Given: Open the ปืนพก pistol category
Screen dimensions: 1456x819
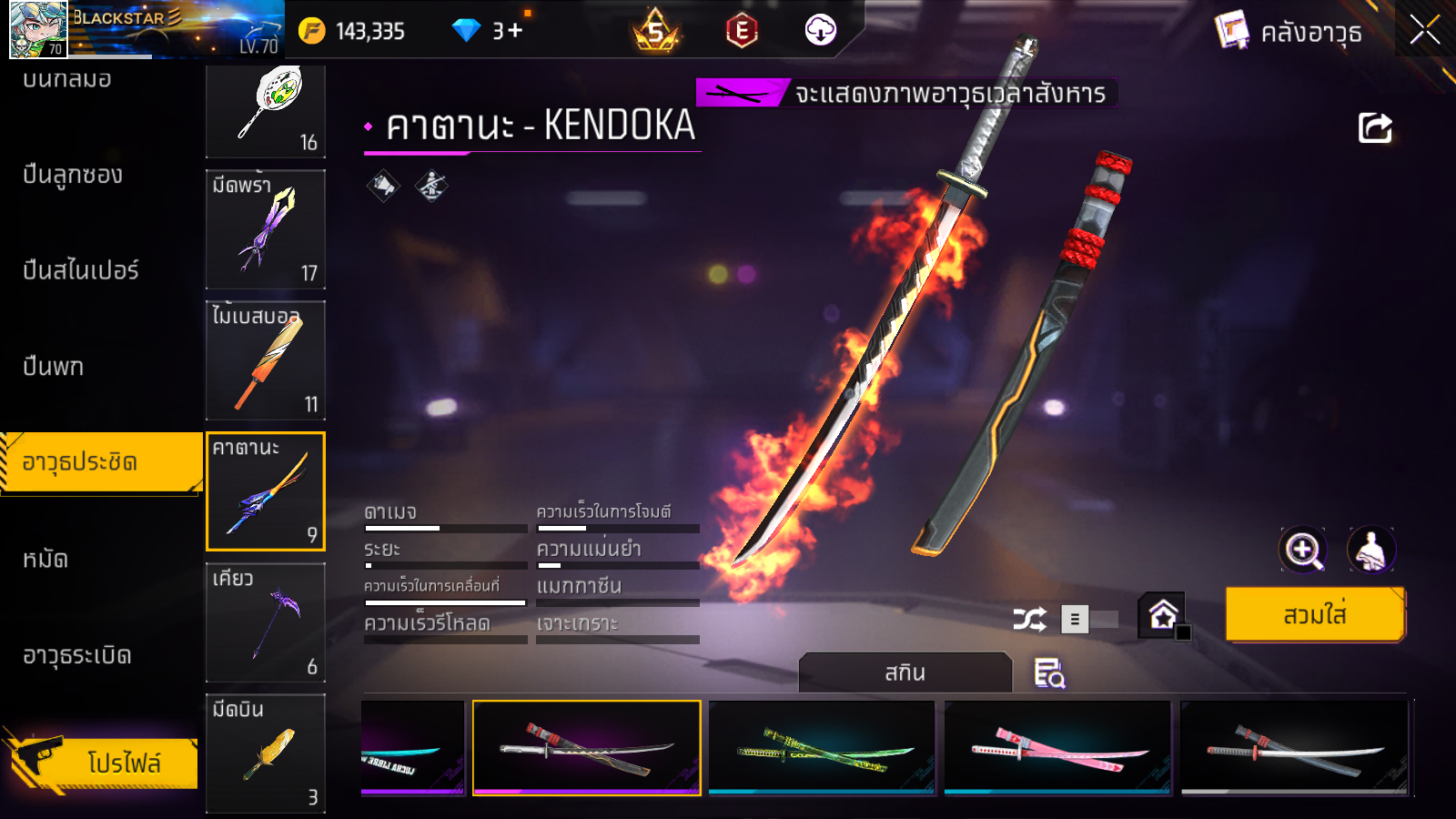Looking at the screenshot, I should coord(54,367).
